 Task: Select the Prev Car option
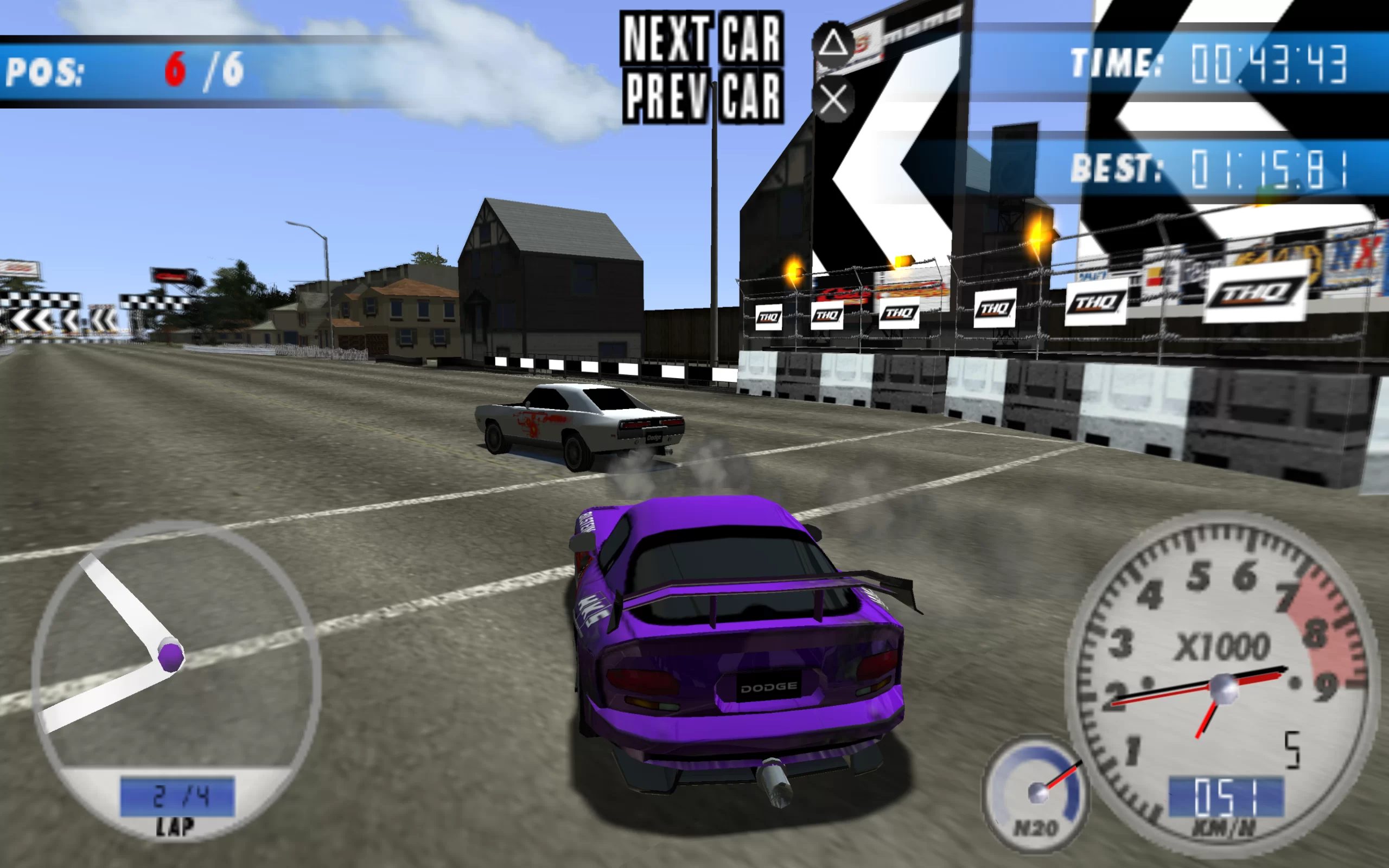tap(703, 97)
